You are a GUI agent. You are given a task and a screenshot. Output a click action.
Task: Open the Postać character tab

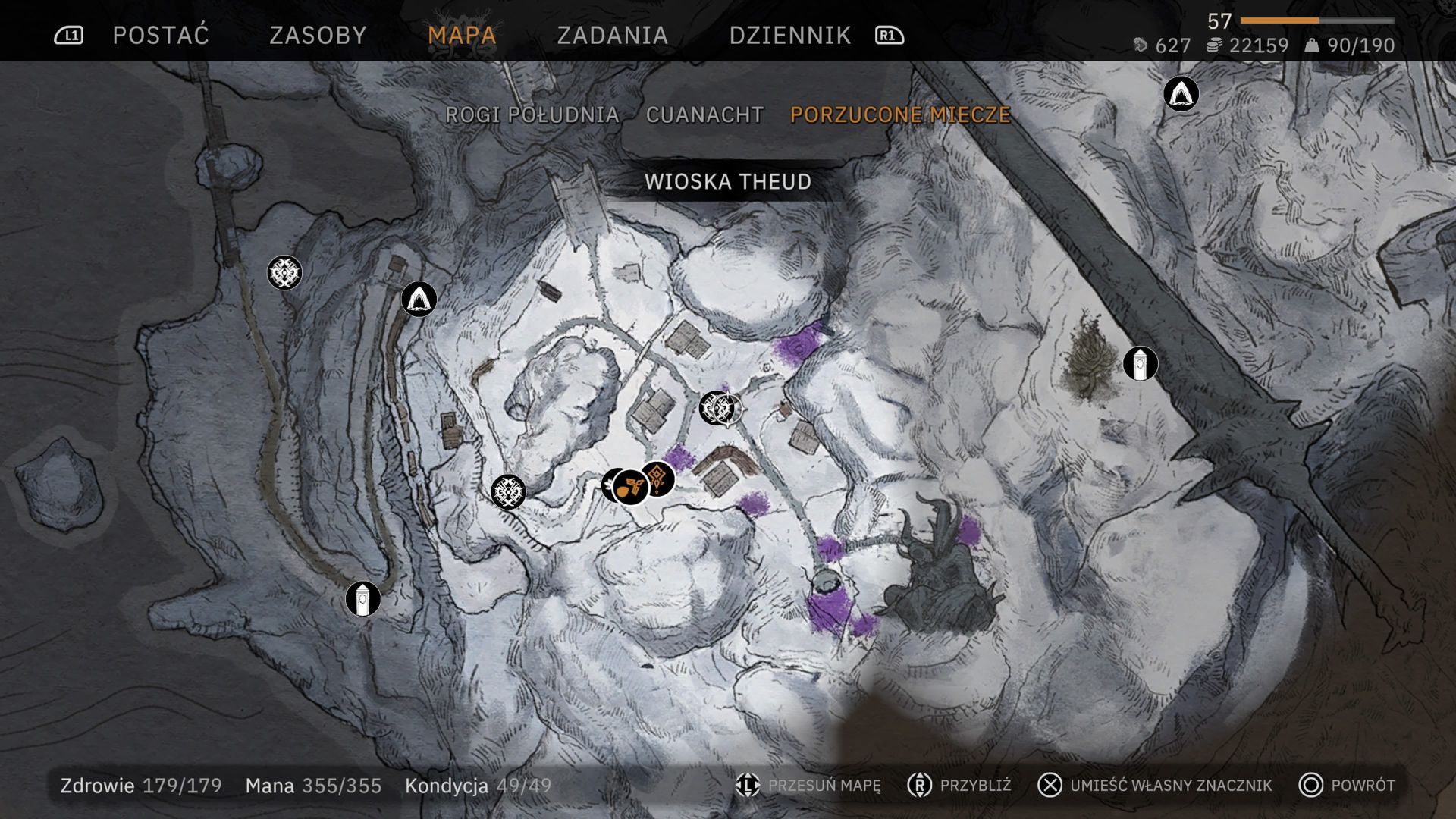point(160,36)
